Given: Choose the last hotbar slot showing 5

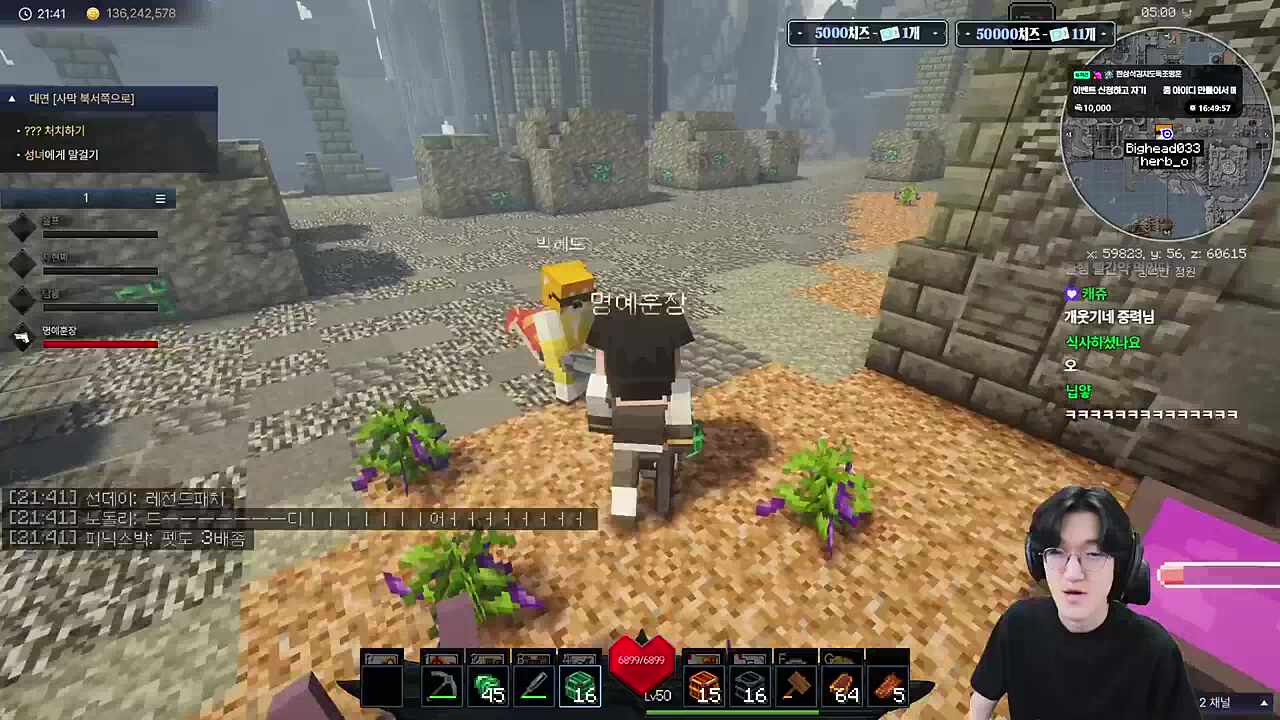Looking at the screenshot, I should (888, 686).
